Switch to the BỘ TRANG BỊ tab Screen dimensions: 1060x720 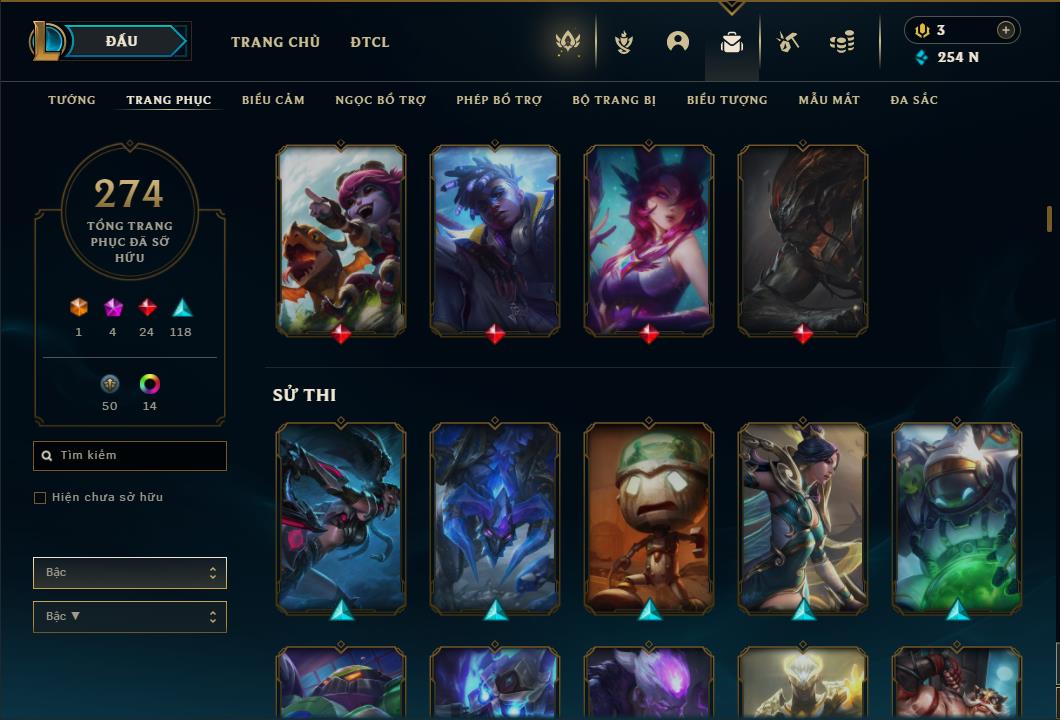[614, 100]
